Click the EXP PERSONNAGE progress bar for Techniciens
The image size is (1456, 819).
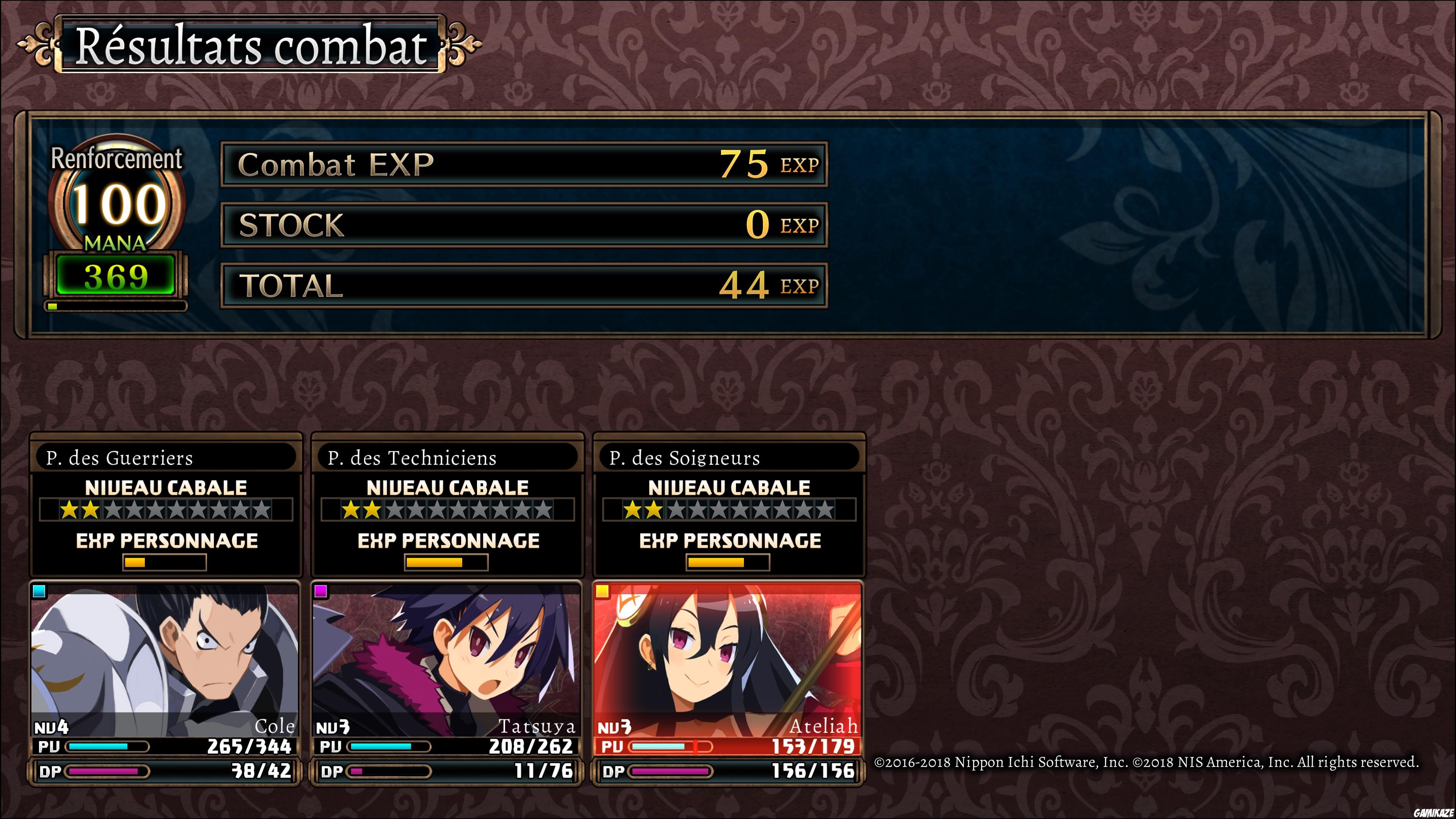click(x=447, y=562)
